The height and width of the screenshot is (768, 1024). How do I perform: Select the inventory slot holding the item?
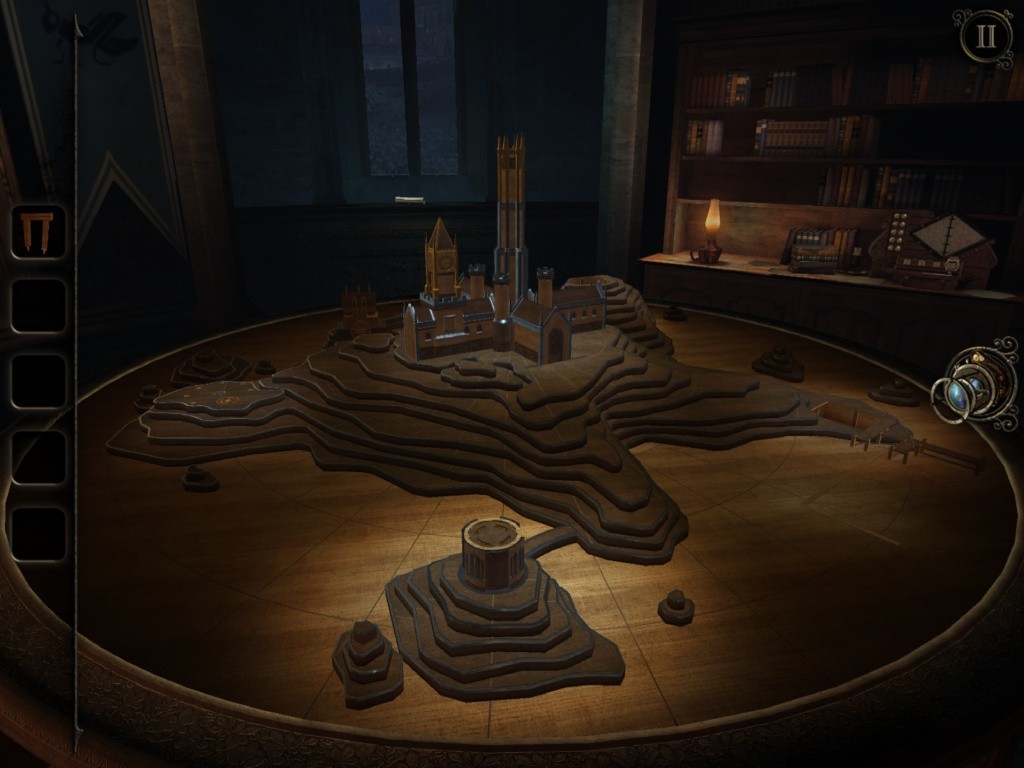[38, 232]
